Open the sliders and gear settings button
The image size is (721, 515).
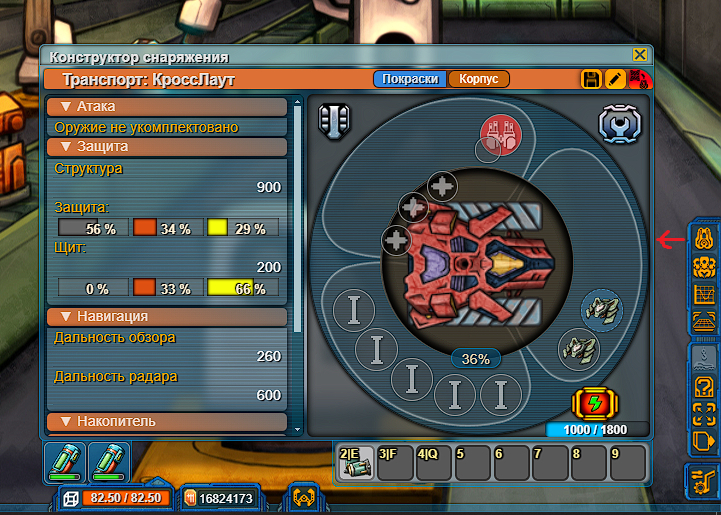(x=703, y=481)
